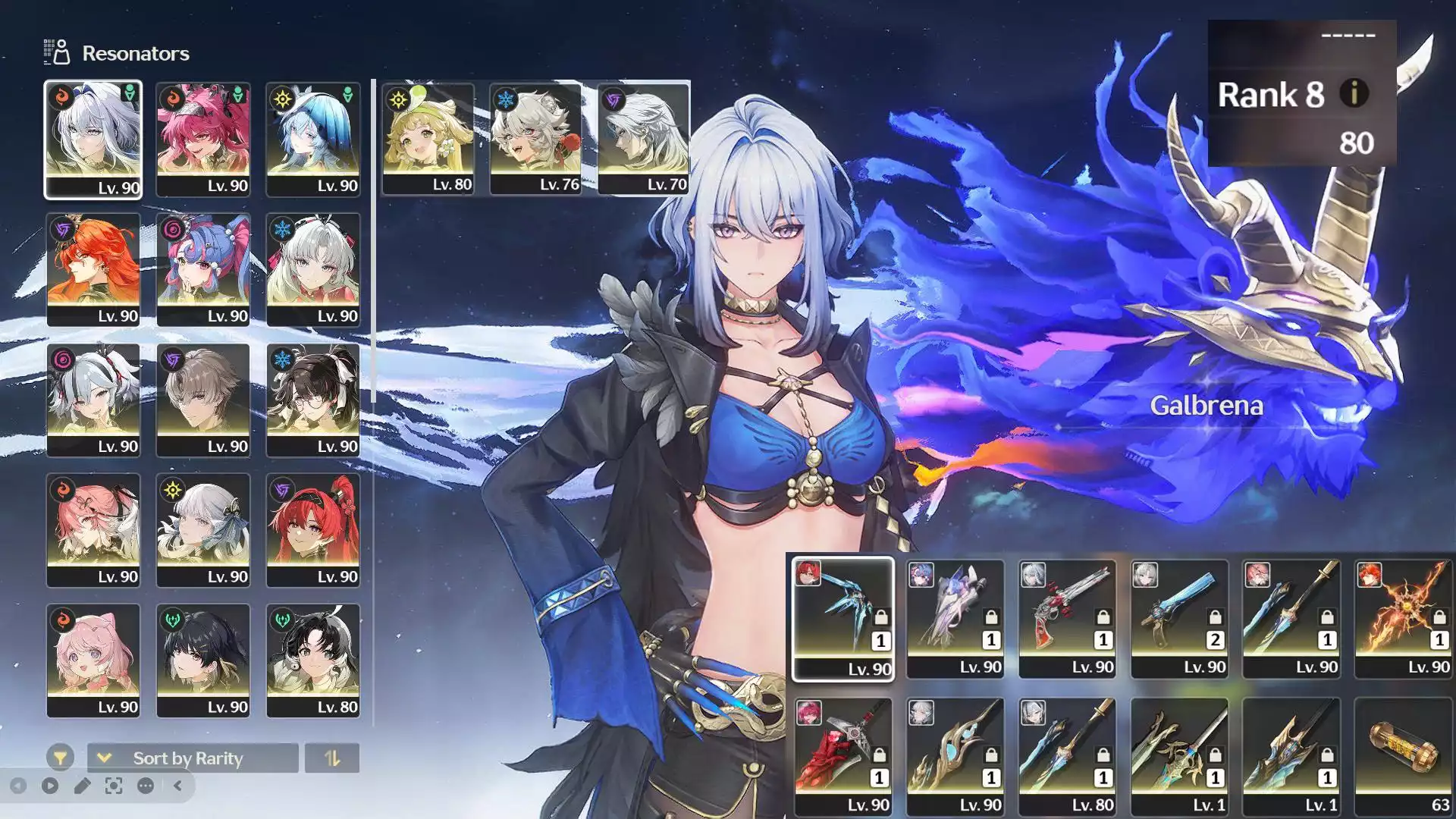The height and width of the screenshot is (819, 1456).
Task: Click the yellow filter funnel button
Action: click(60, 758)
